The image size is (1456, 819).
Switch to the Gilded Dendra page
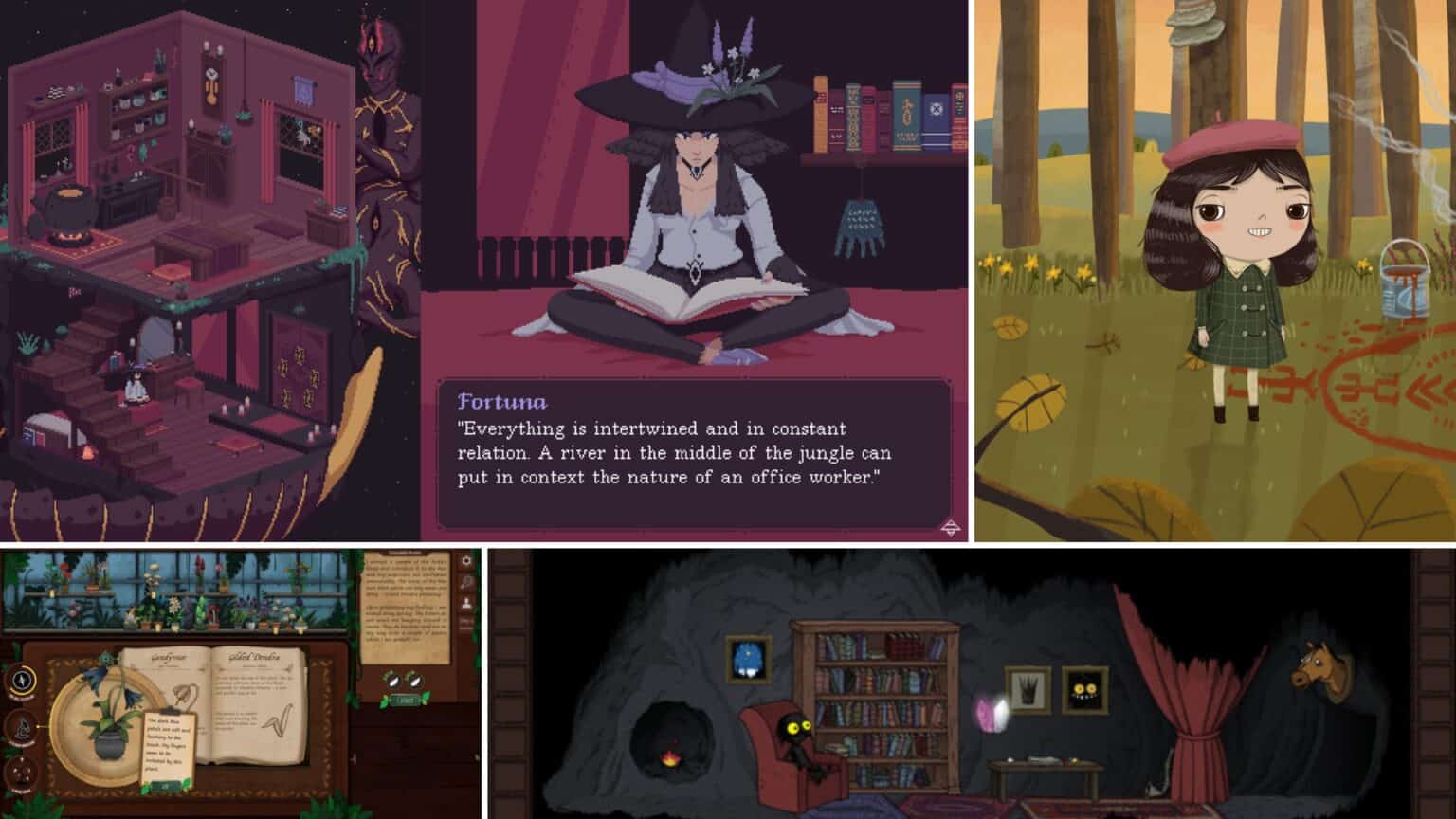(254, 657)
